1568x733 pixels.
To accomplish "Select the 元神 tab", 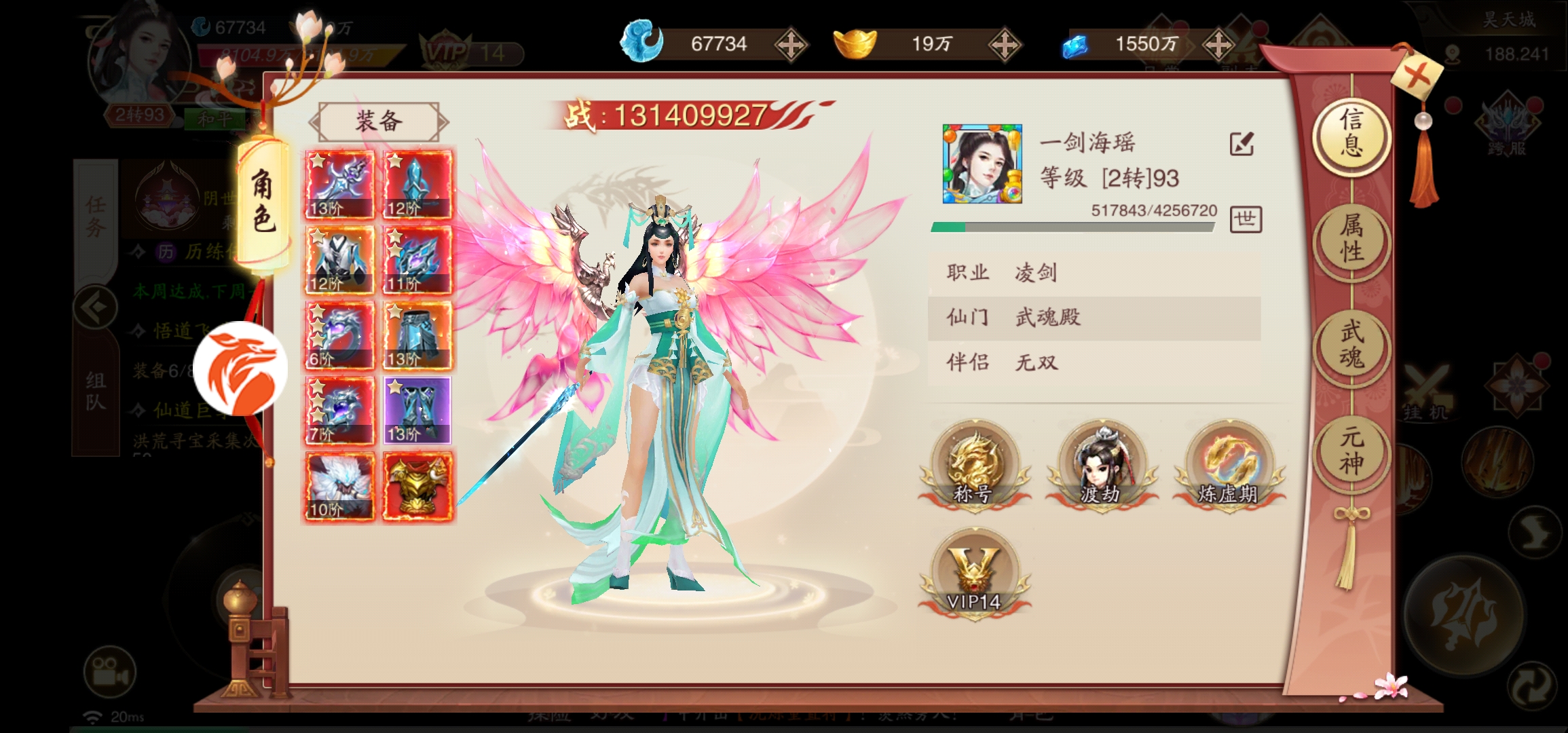I will pos(1351,451).
